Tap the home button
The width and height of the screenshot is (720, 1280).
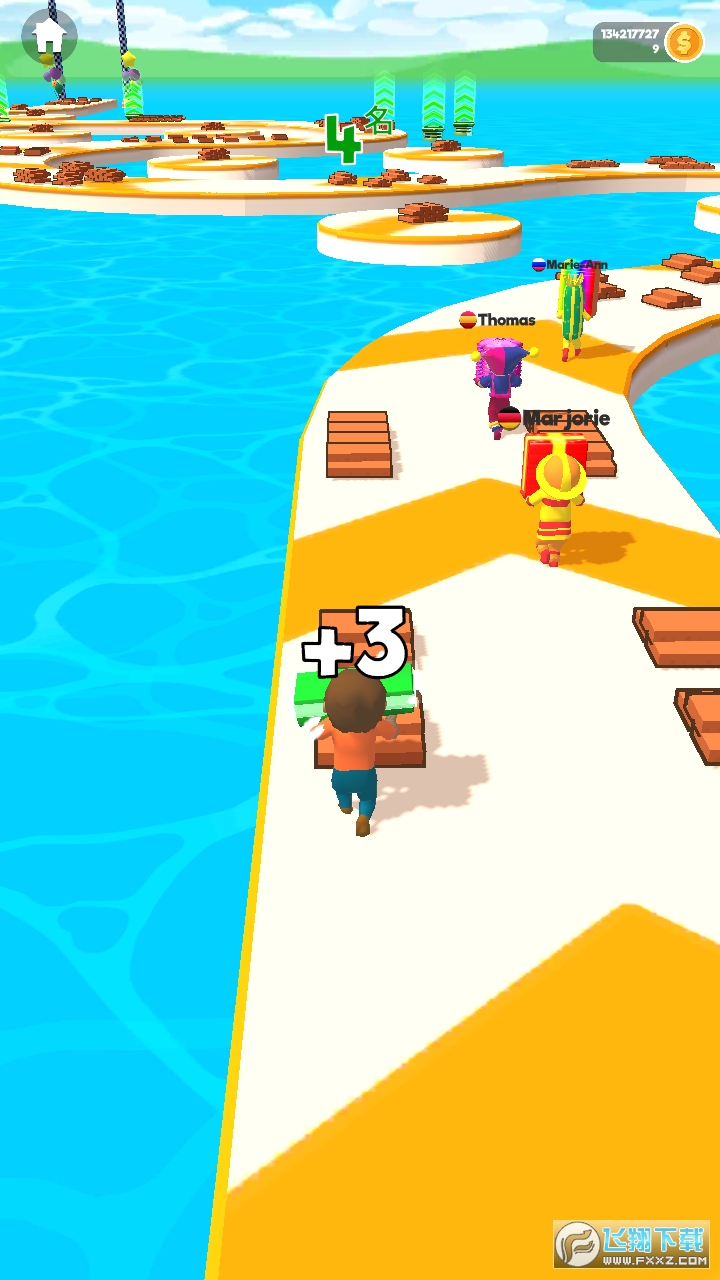[x=49, y=37]
